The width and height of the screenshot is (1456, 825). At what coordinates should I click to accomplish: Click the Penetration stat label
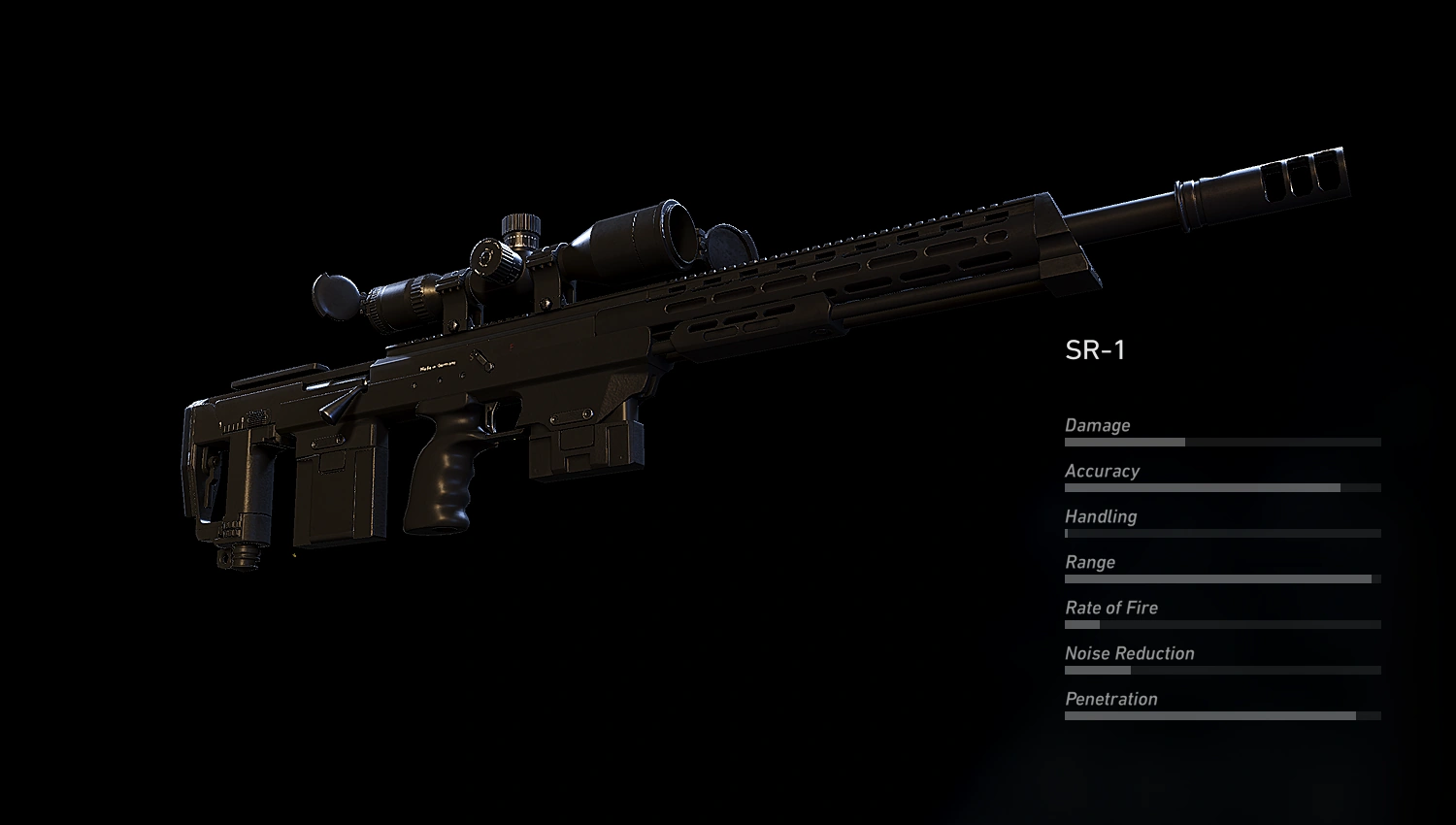coord(1111,699)
